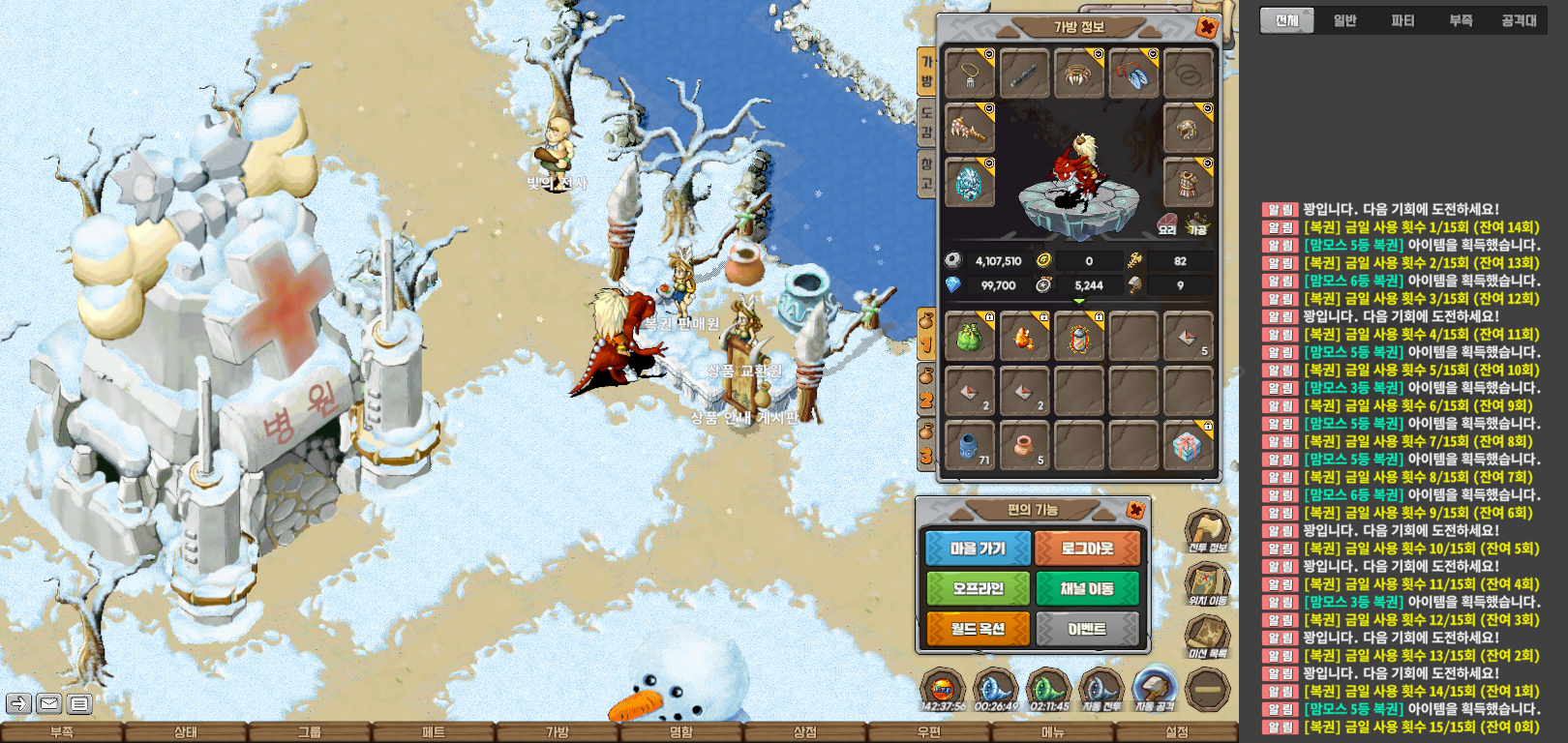This screenshot has width=1568, height=743.
Task: Click the 마을 가기 button
Action: pos(978,549)
